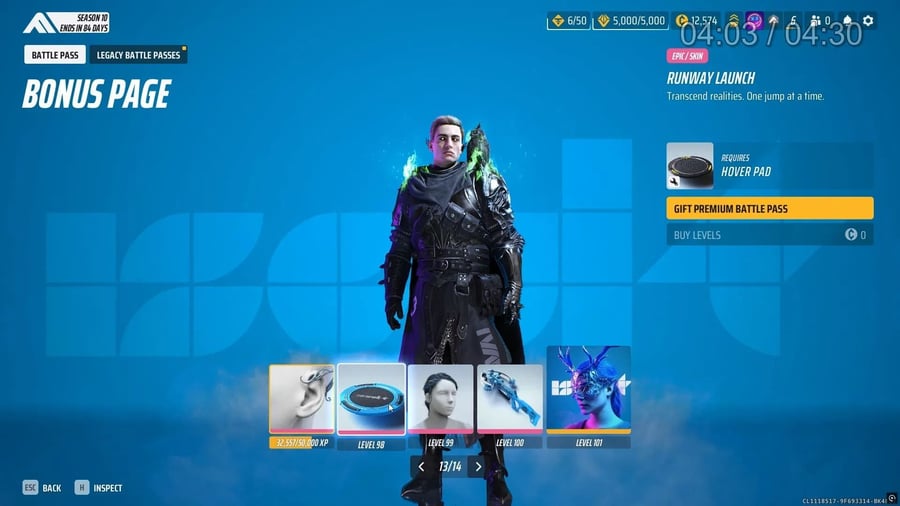Click Gift Premium Battle Pass
This screenshot has height=506, width=900.
pos(769,208)
